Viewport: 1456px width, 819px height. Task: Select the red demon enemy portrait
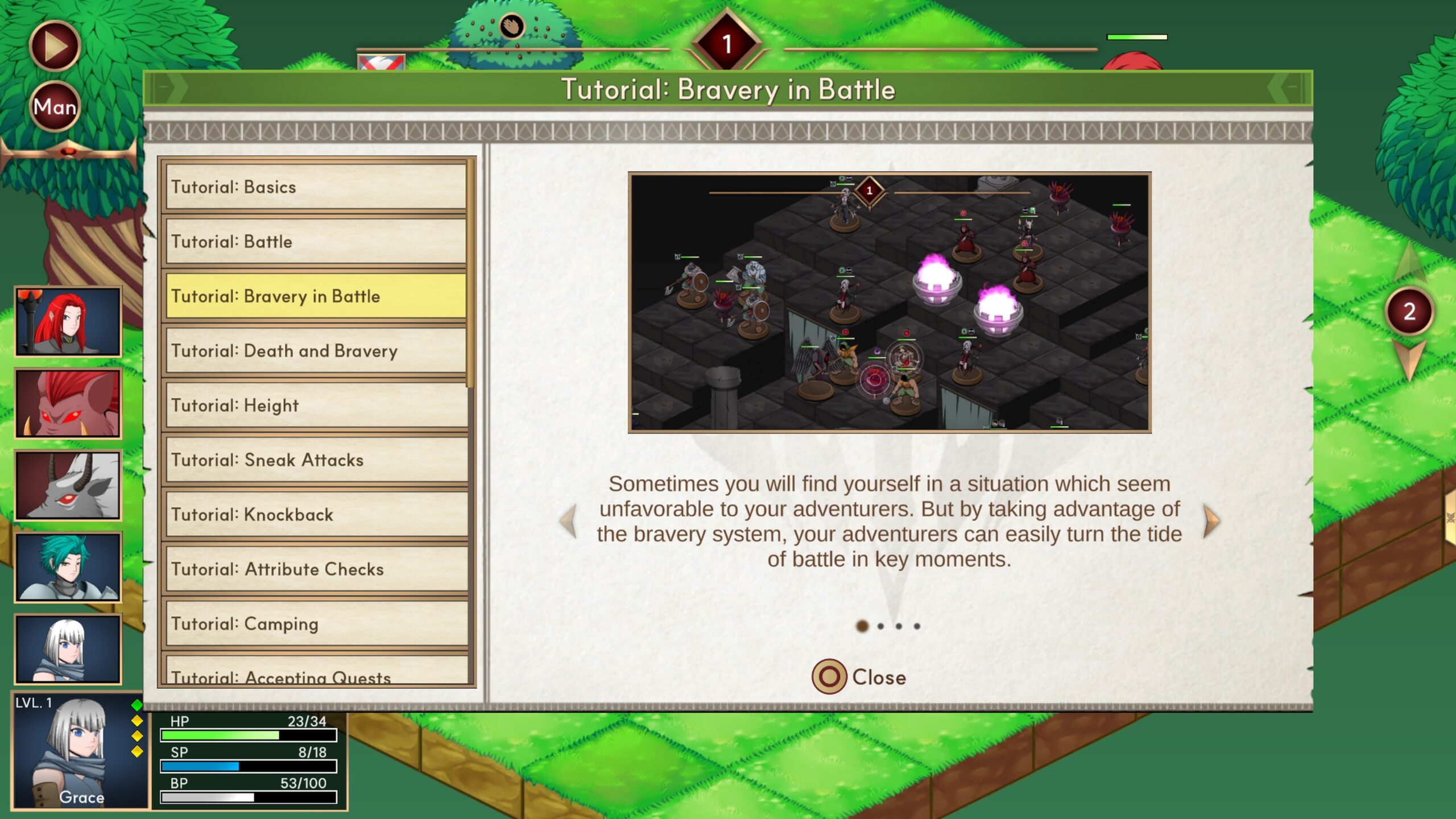coord(68,404)
